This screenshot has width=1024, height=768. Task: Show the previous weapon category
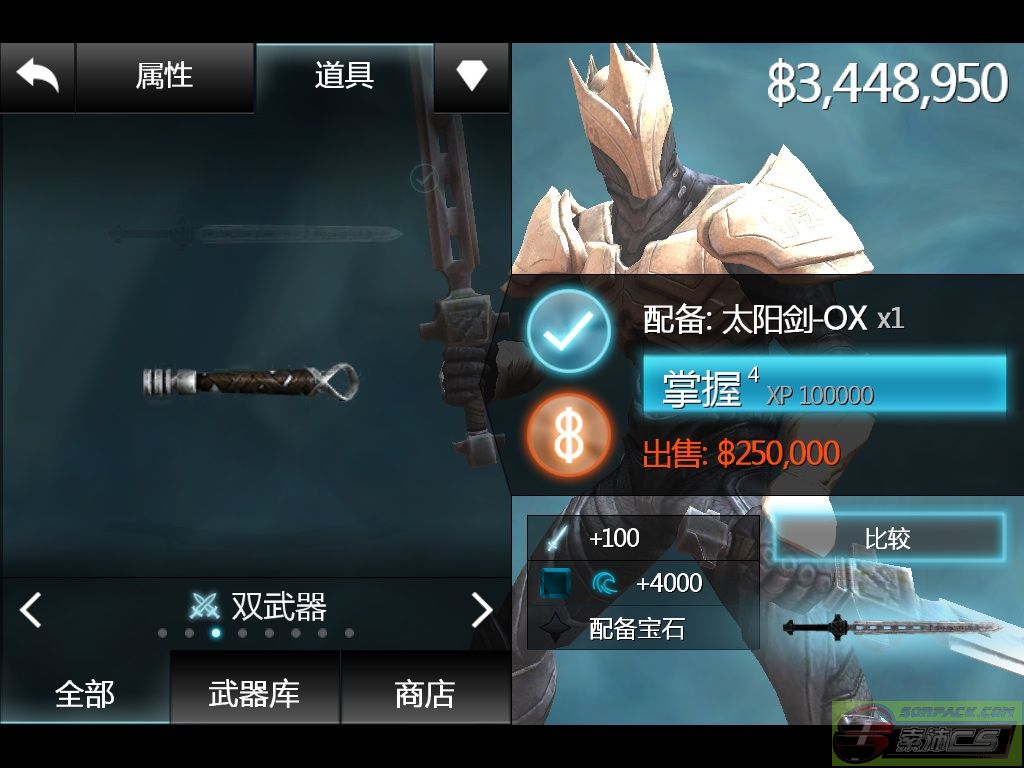click(31, 608)
